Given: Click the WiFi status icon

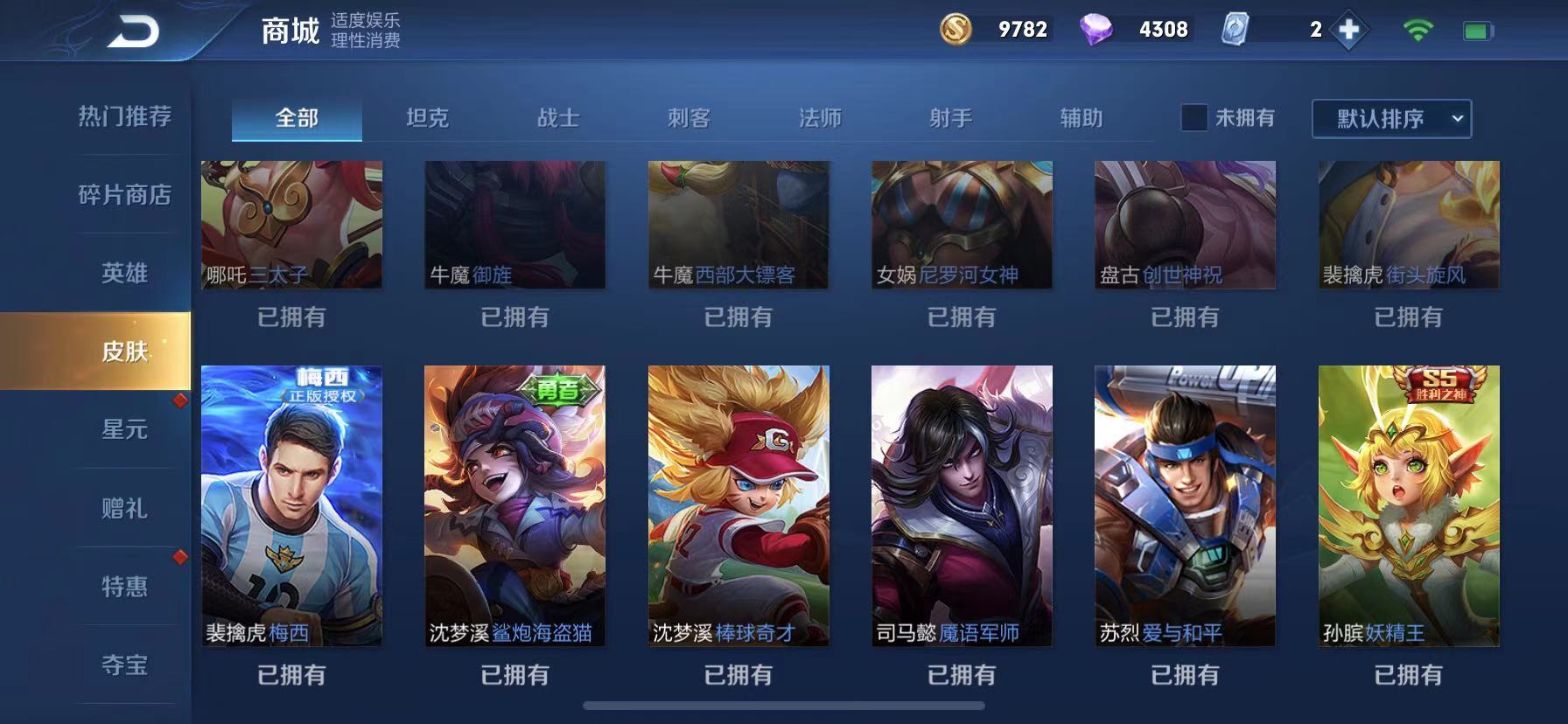Looking at the screenshot, I should tap(1419, 29).
